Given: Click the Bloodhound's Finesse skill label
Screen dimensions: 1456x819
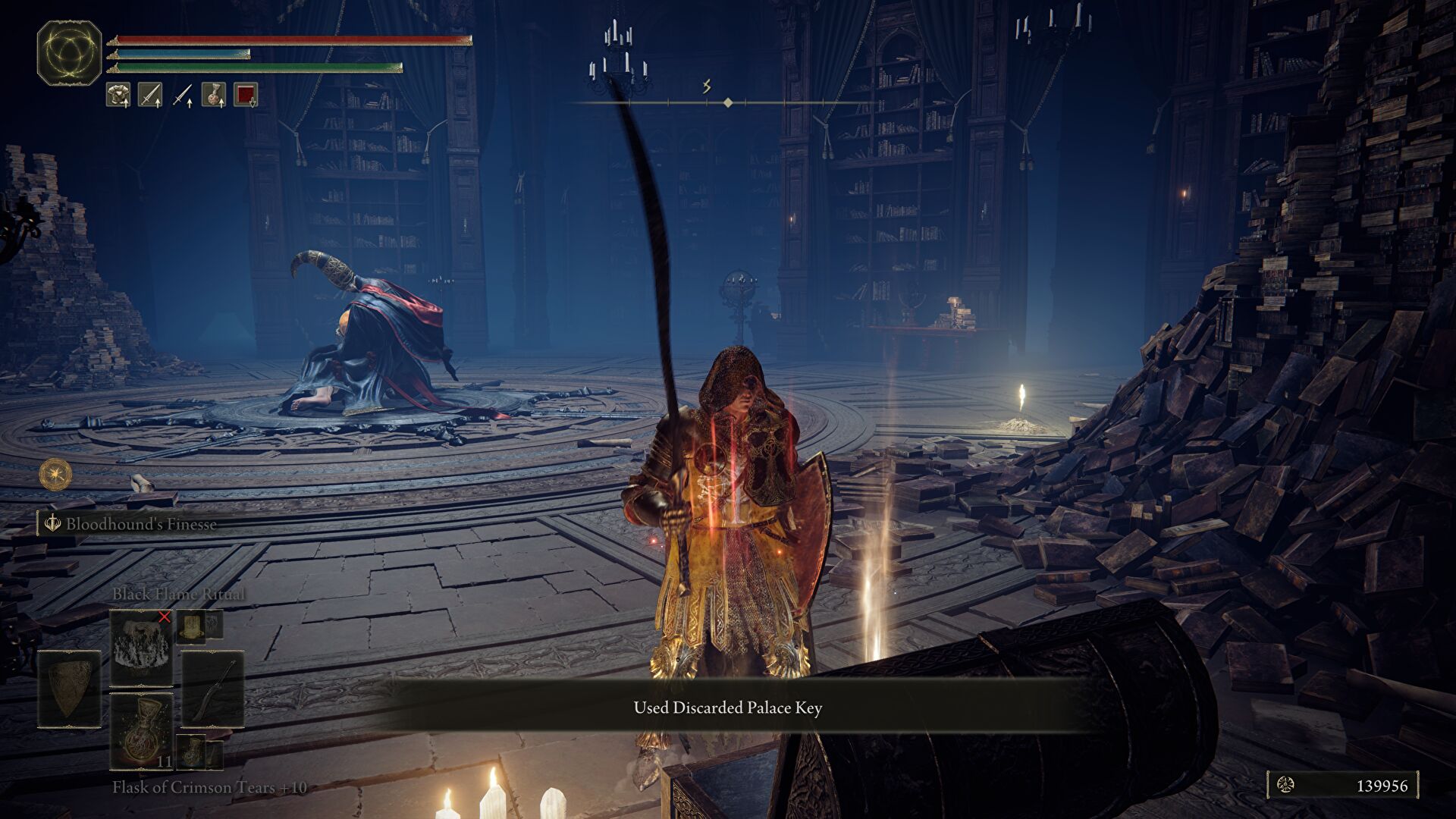Looking at the screenshot, I should (x=140, y=524).
